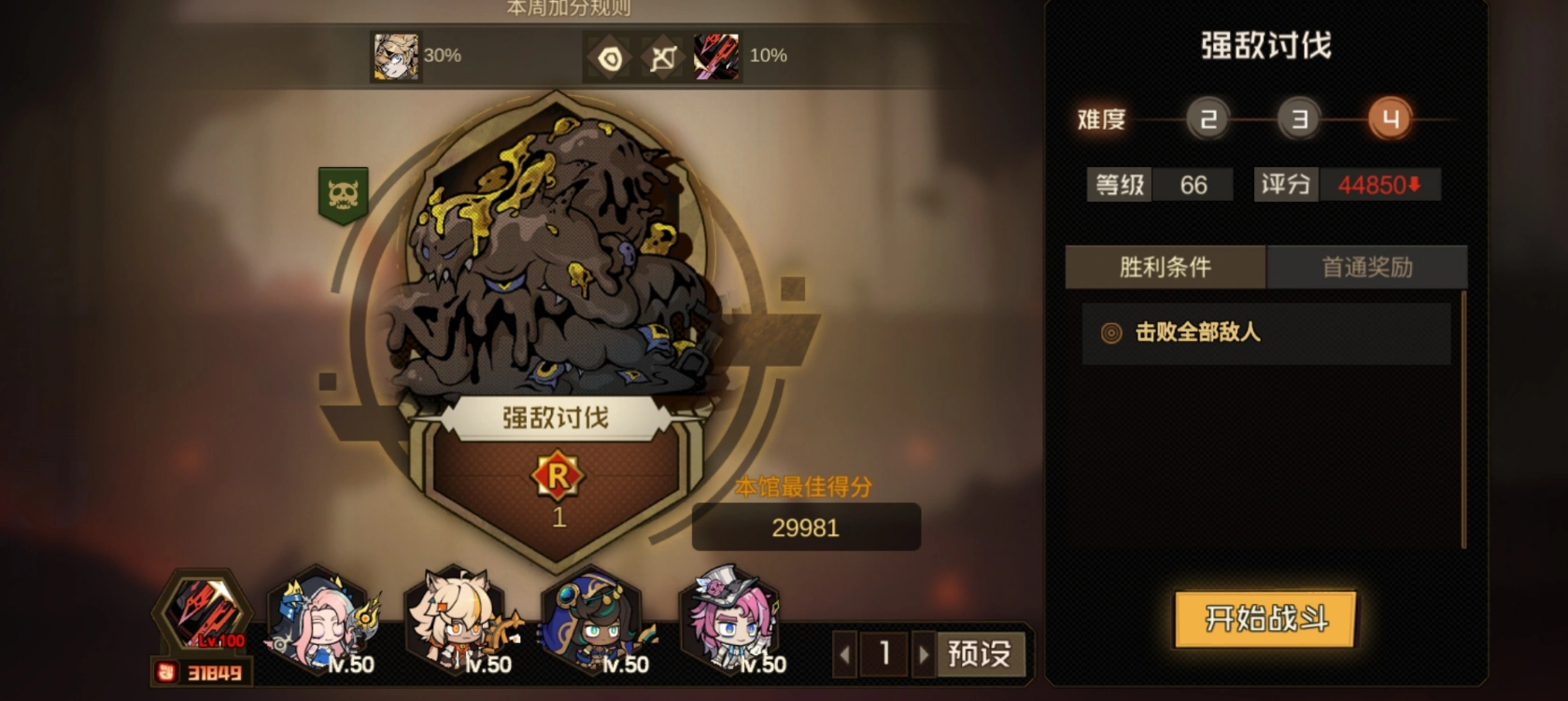Click the green skull badge icon
Viewport: 1568px width, 701px height.
343,194
